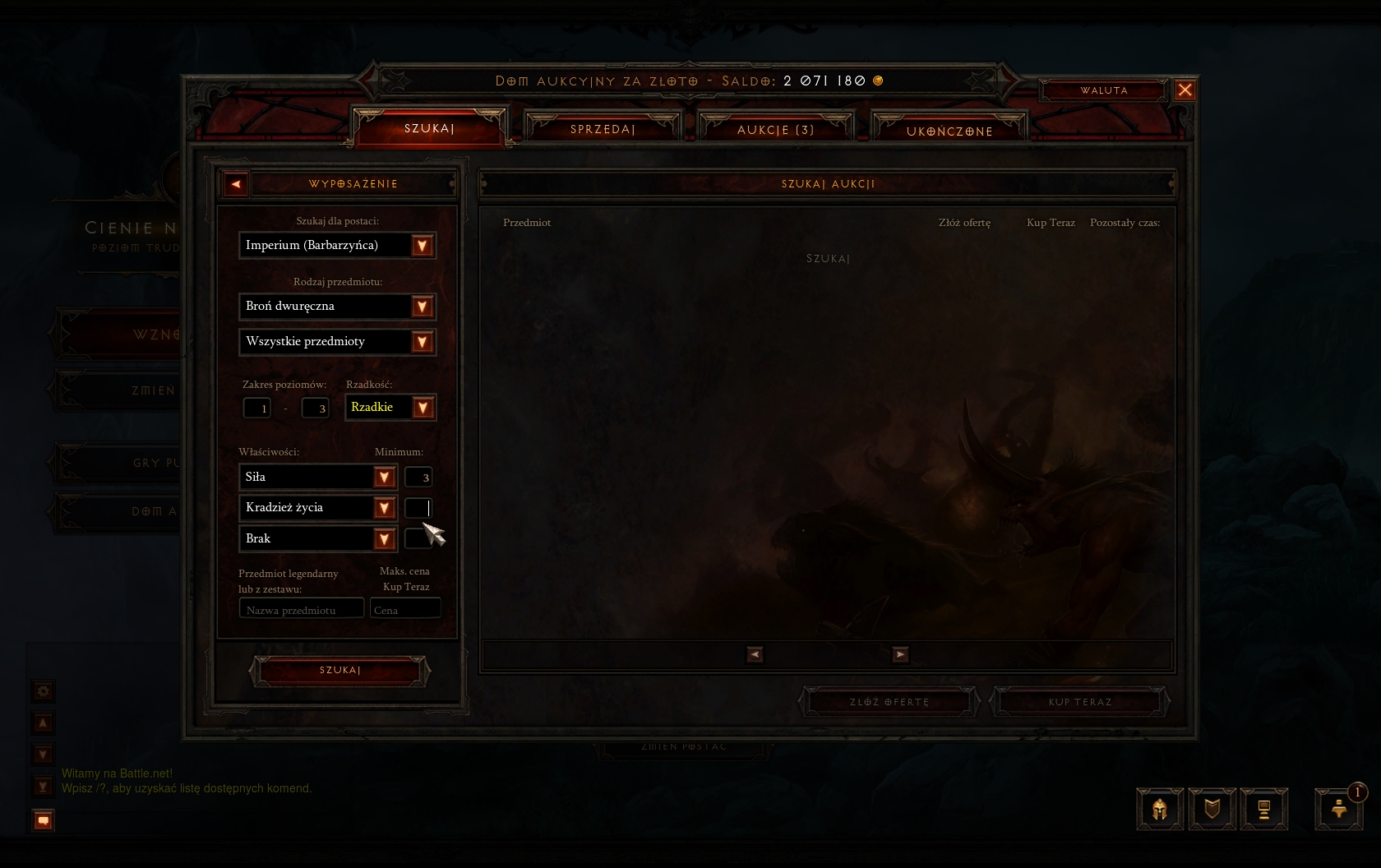Click the Waluta button
The image size is (1381, 868).
click(x=1103, y=90)
